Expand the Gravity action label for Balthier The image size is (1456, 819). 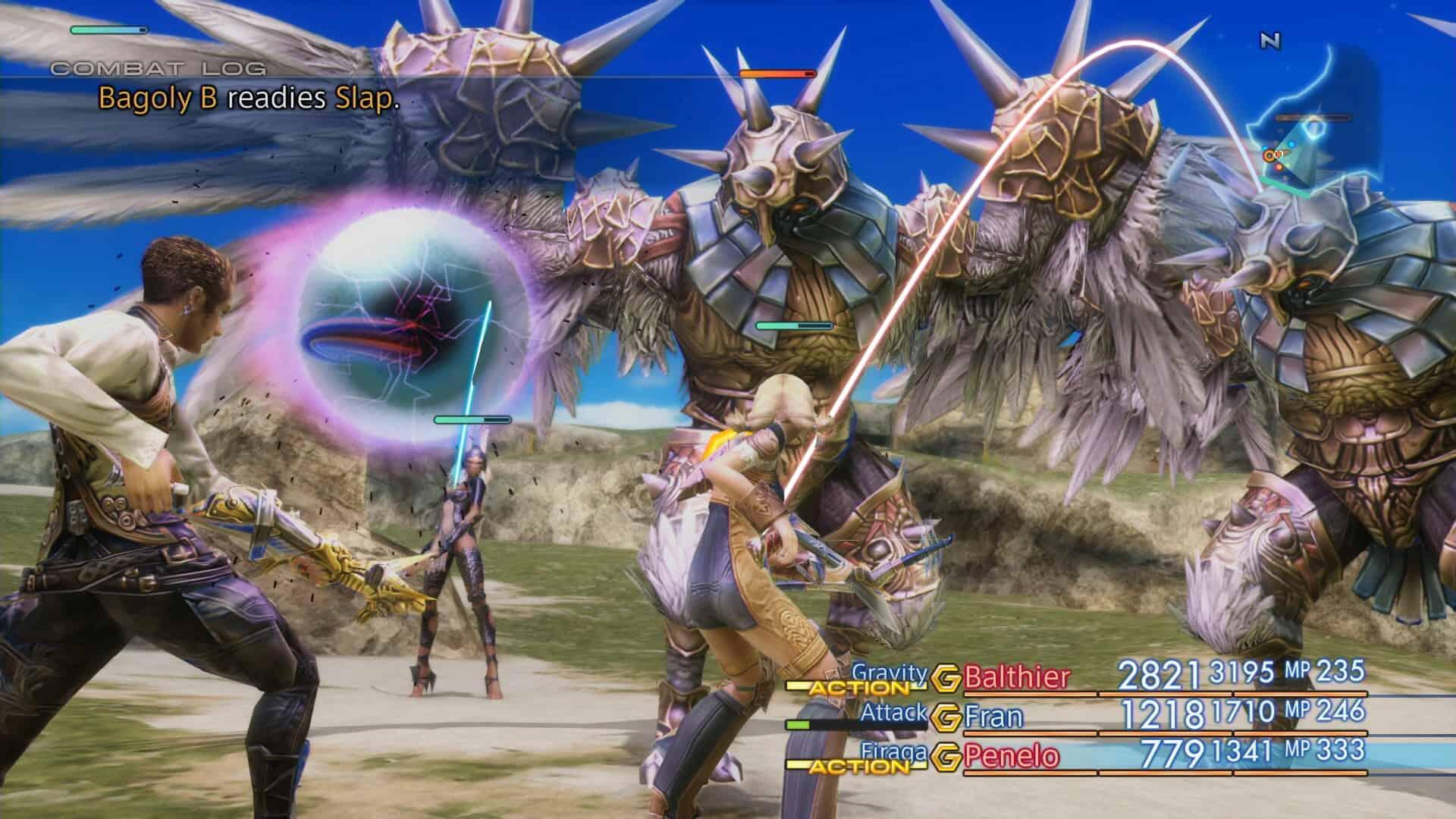tap(889, 674)
